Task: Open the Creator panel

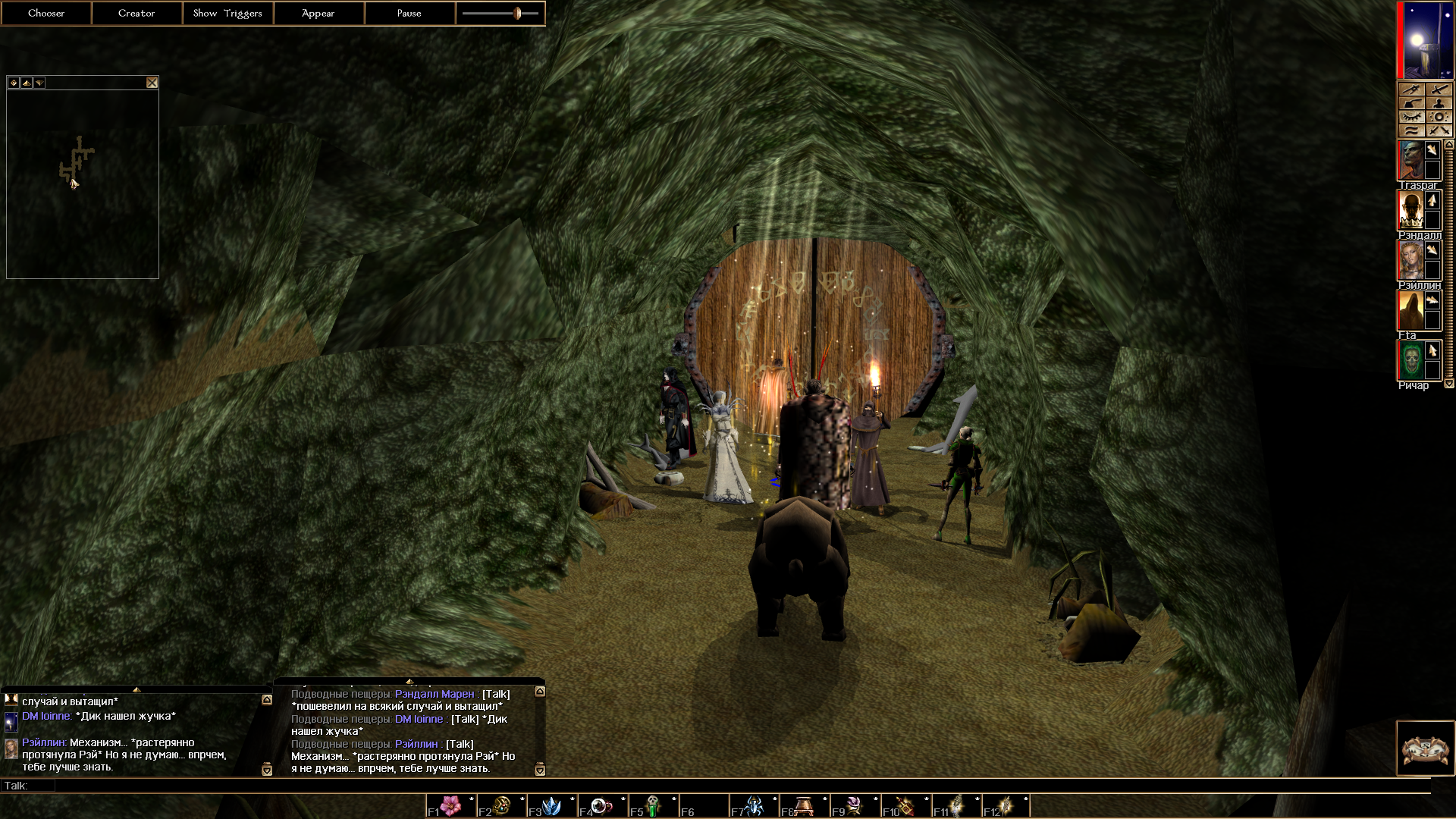Action: click(x=136, y=13)
